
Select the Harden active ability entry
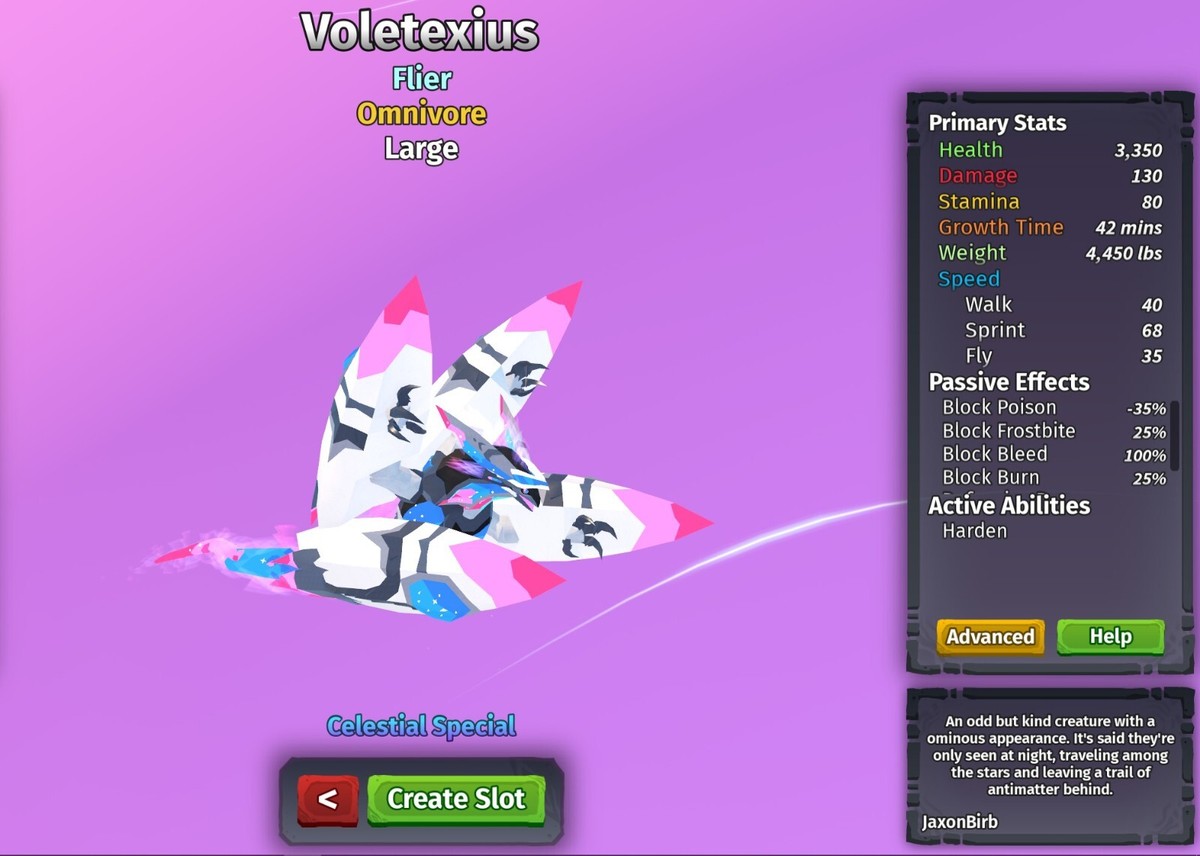point(975,531)
